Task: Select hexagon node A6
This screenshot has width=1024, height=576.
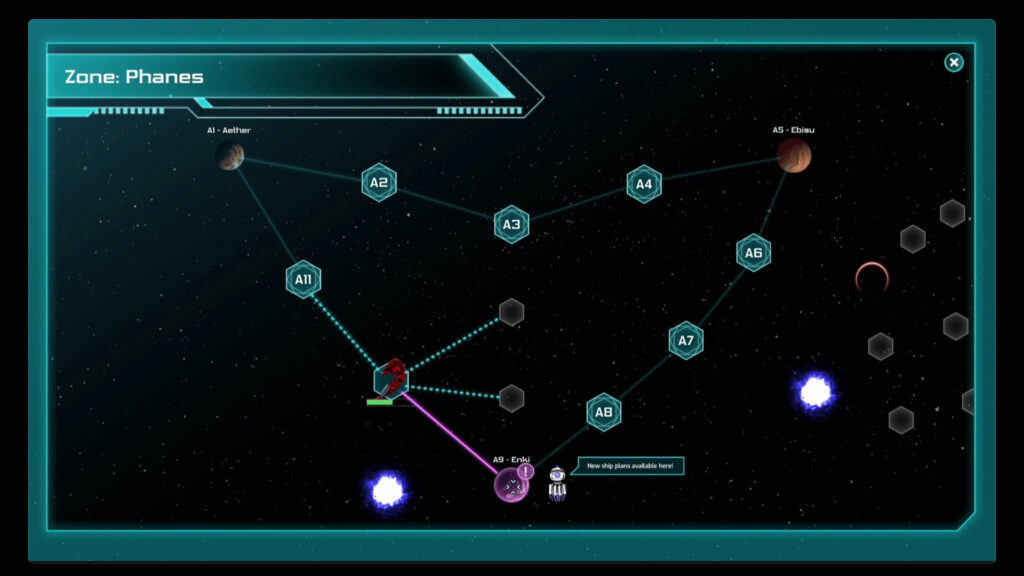Action: pyautogui.click(x=753, y=253)
